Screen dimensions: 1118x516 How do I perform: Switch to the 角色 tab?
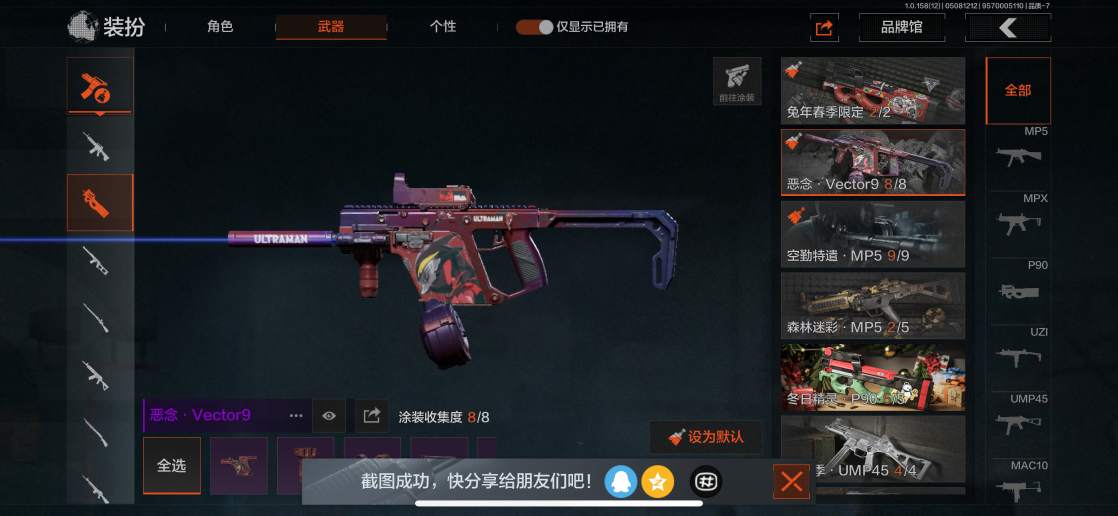click(220, 27)
